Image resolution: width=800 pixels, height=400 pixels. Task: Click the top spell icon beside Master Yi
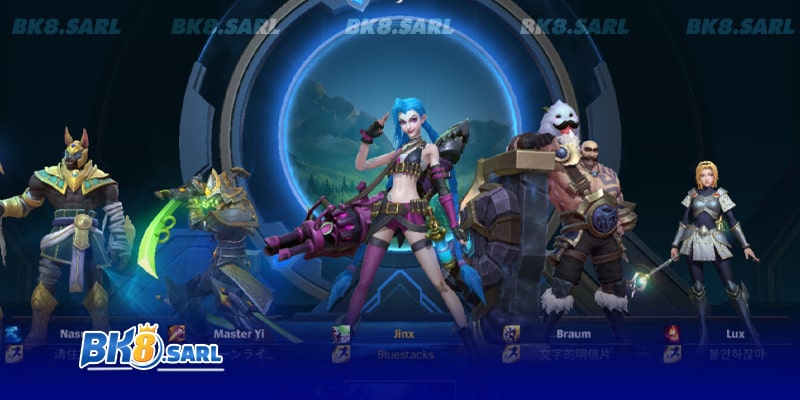(x=176, y=333)
